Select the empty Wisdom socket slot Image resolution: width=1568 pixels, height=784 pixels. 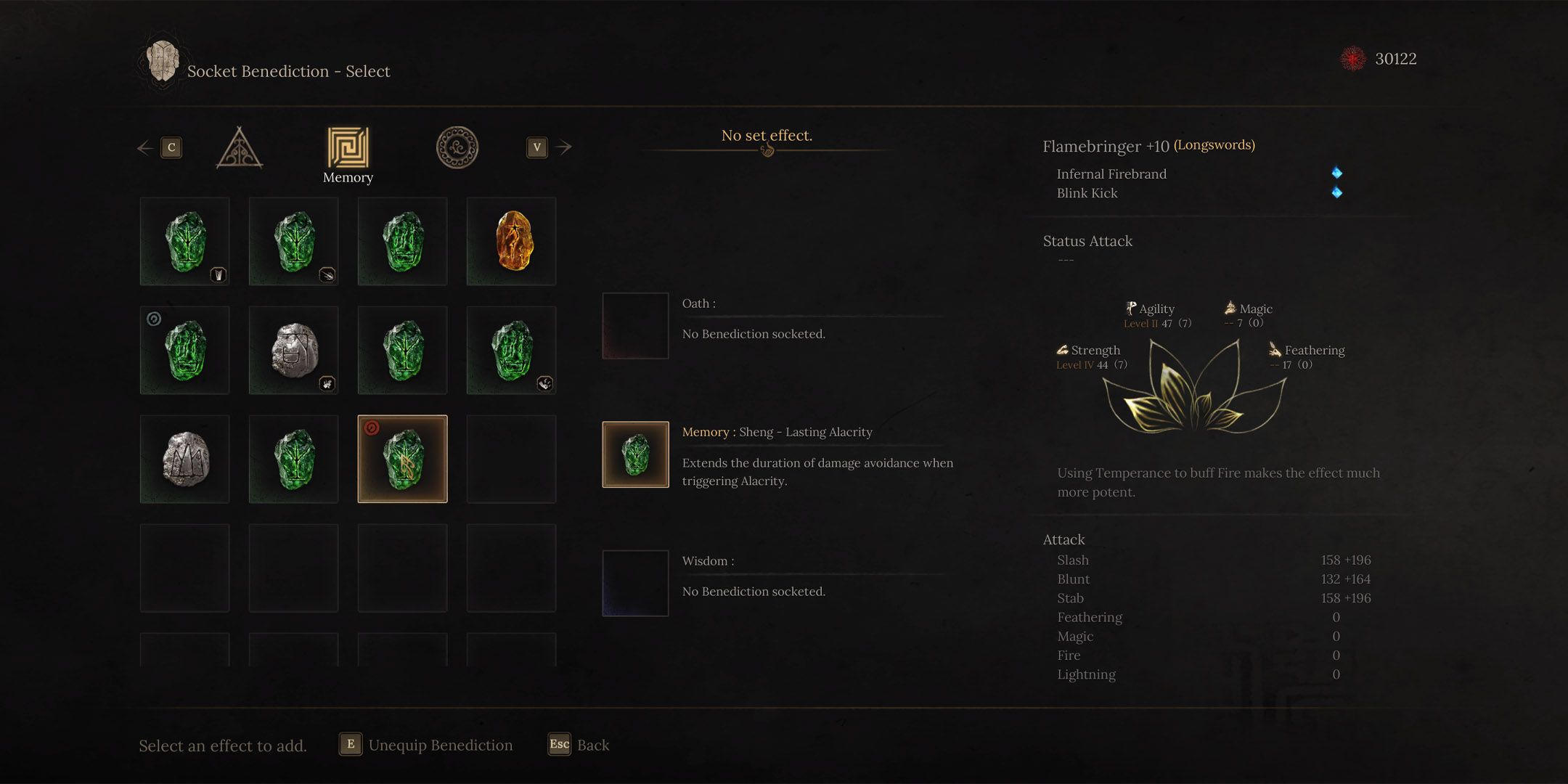pyautogui.click(x=635, y=584)
